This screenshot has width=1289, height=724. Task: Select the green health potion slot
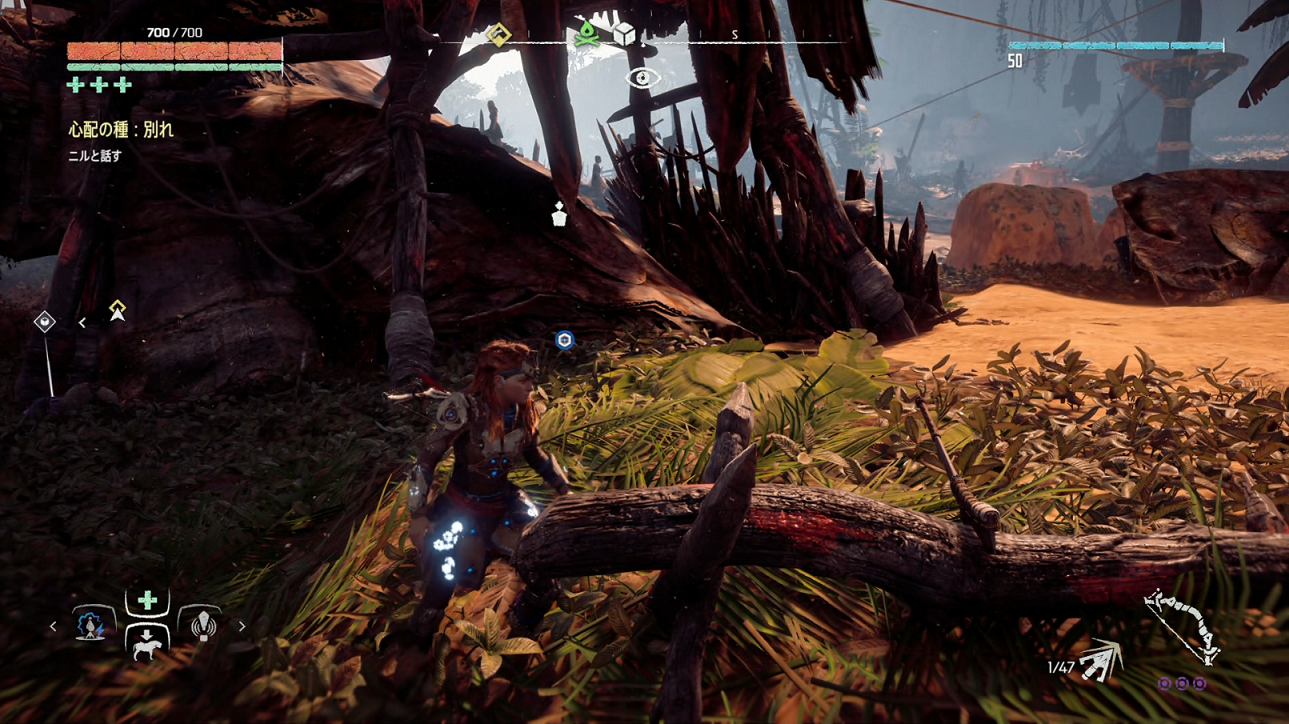147,601
